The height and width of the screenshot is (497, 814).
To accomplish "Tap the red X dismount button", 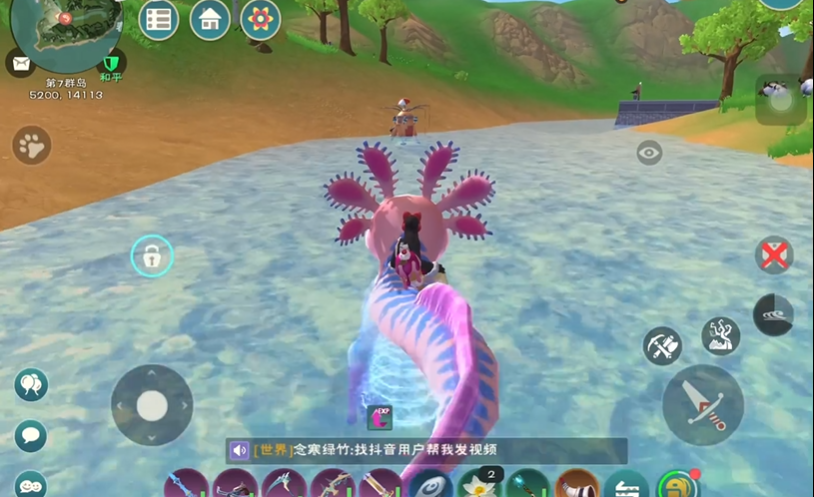I will pyautogui.click(x=773, y=255).
